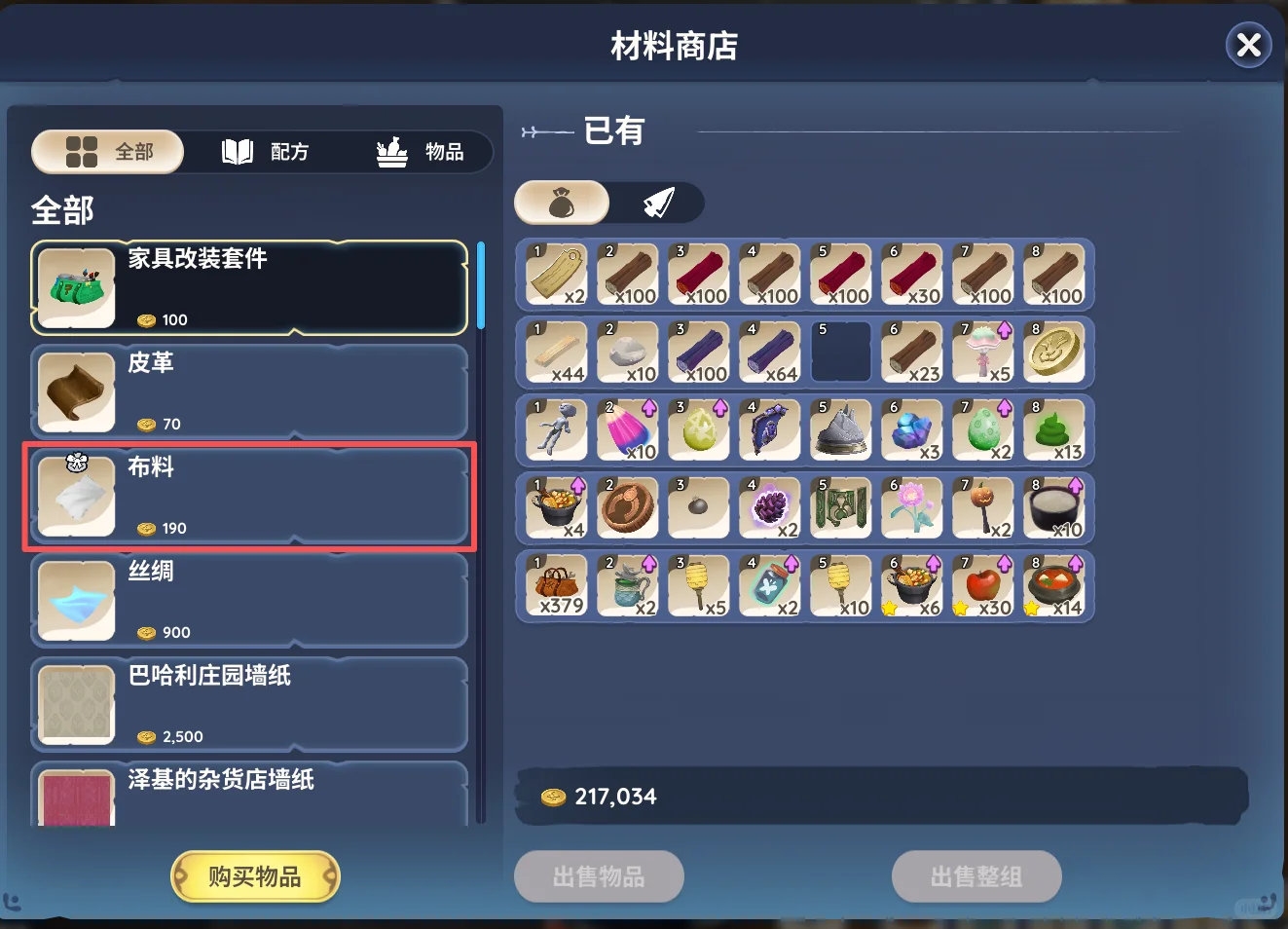
Task: Click the 出售物品 sell items button
Action: pyautogui.click(x=599, y=875)
